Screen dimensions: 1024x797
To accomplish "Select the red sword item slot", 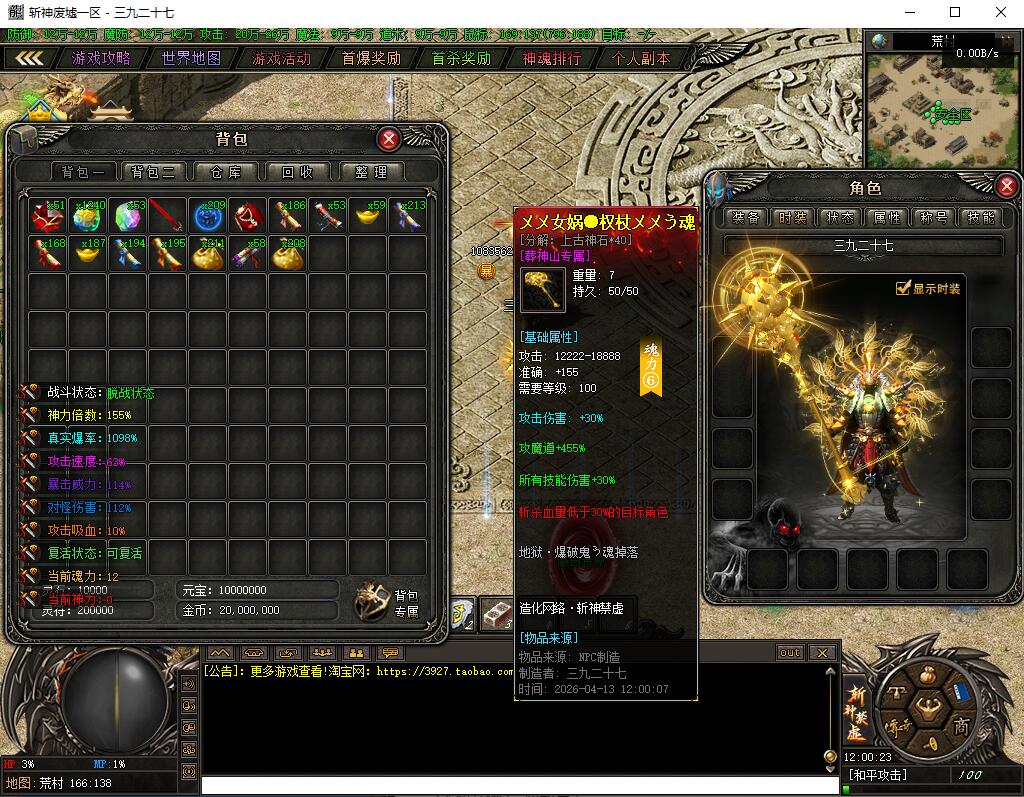I will 168,215.
